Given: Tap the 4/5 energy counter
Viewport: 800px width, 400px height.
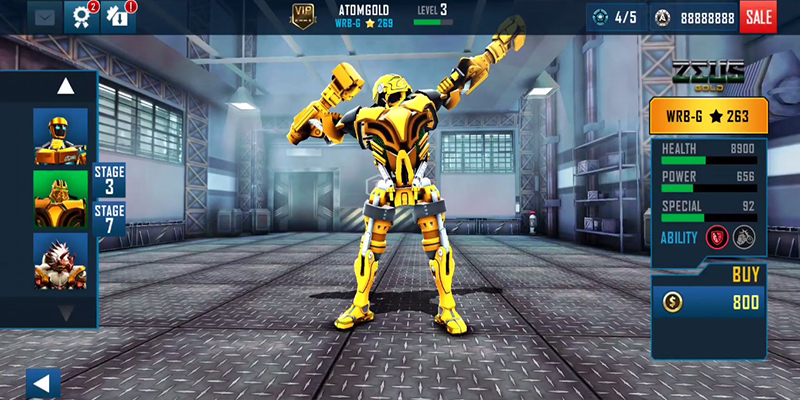Looking at the screenshot, I should 614,17.
